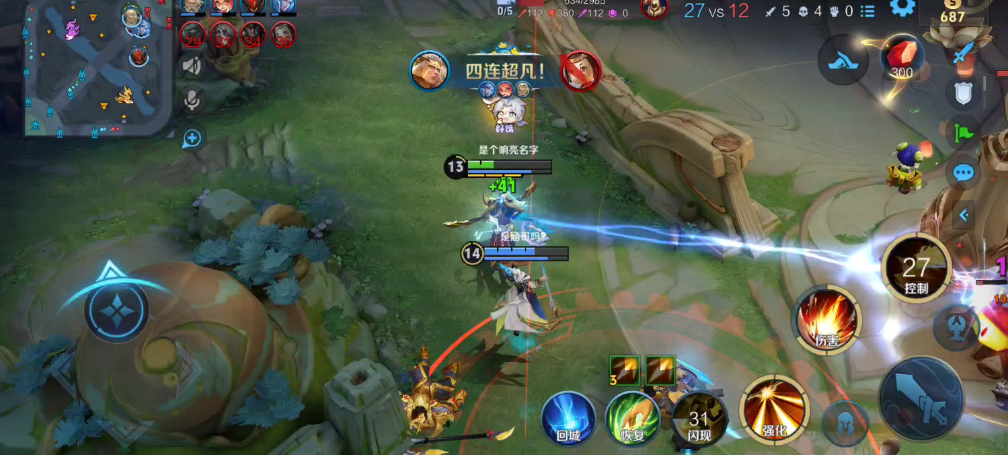This screenshot has width=1008, height=455.
Task: Send the shield retreat signal
Action: (x=963, y=93)
